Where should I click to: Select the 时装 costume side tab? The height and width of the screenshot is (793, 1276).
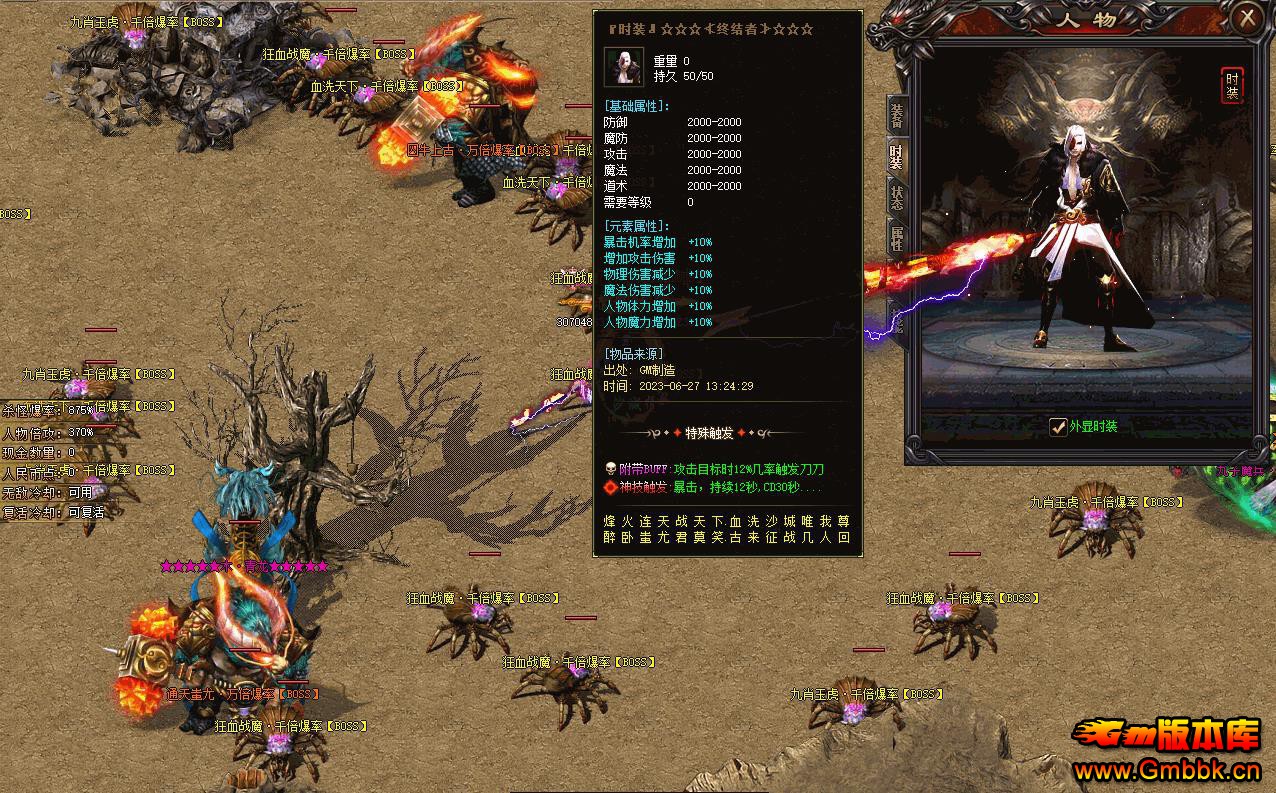coord(897,156)
